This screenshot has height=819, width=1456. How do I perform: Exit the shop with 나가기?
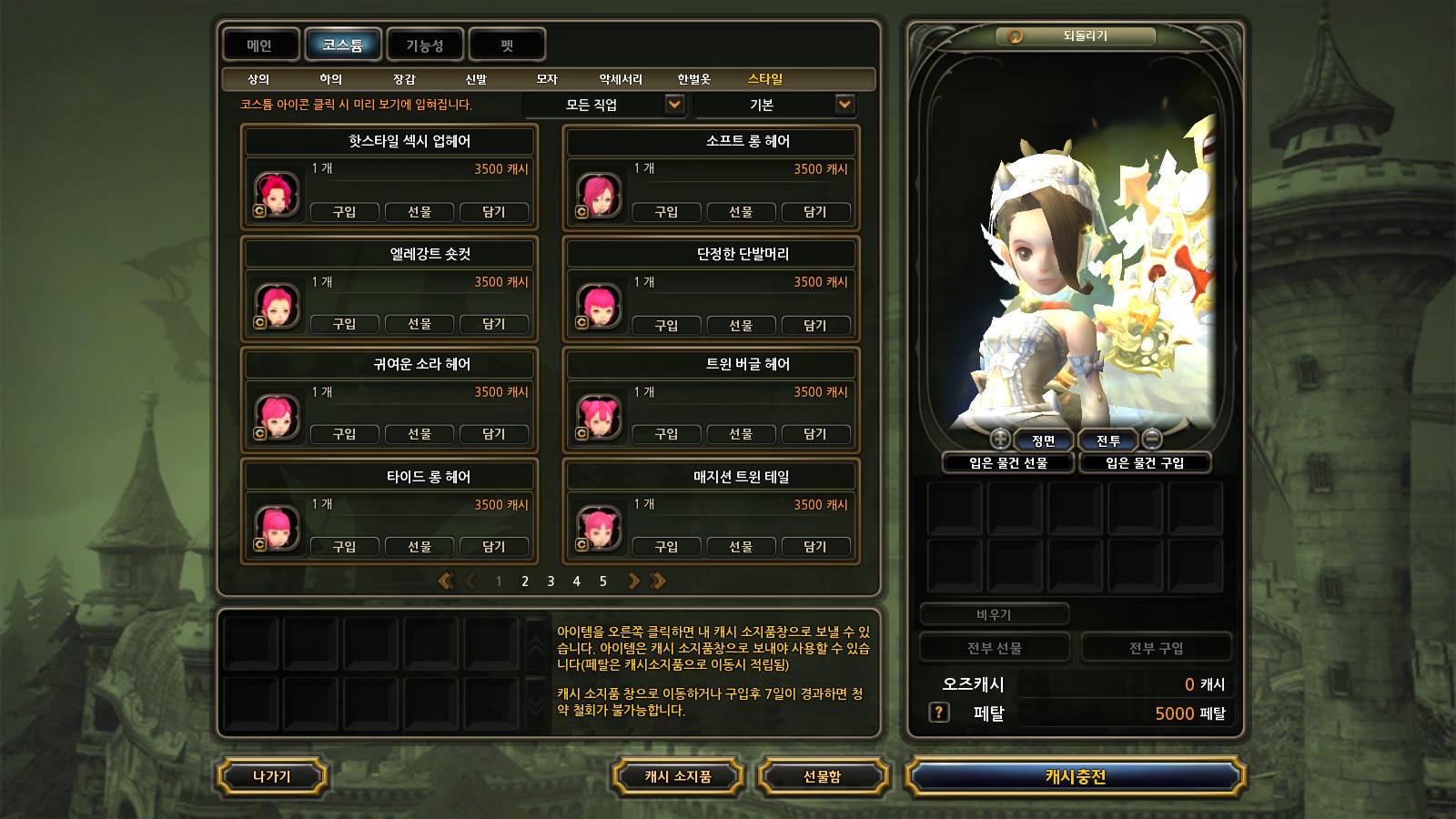[x=271, y=776]
